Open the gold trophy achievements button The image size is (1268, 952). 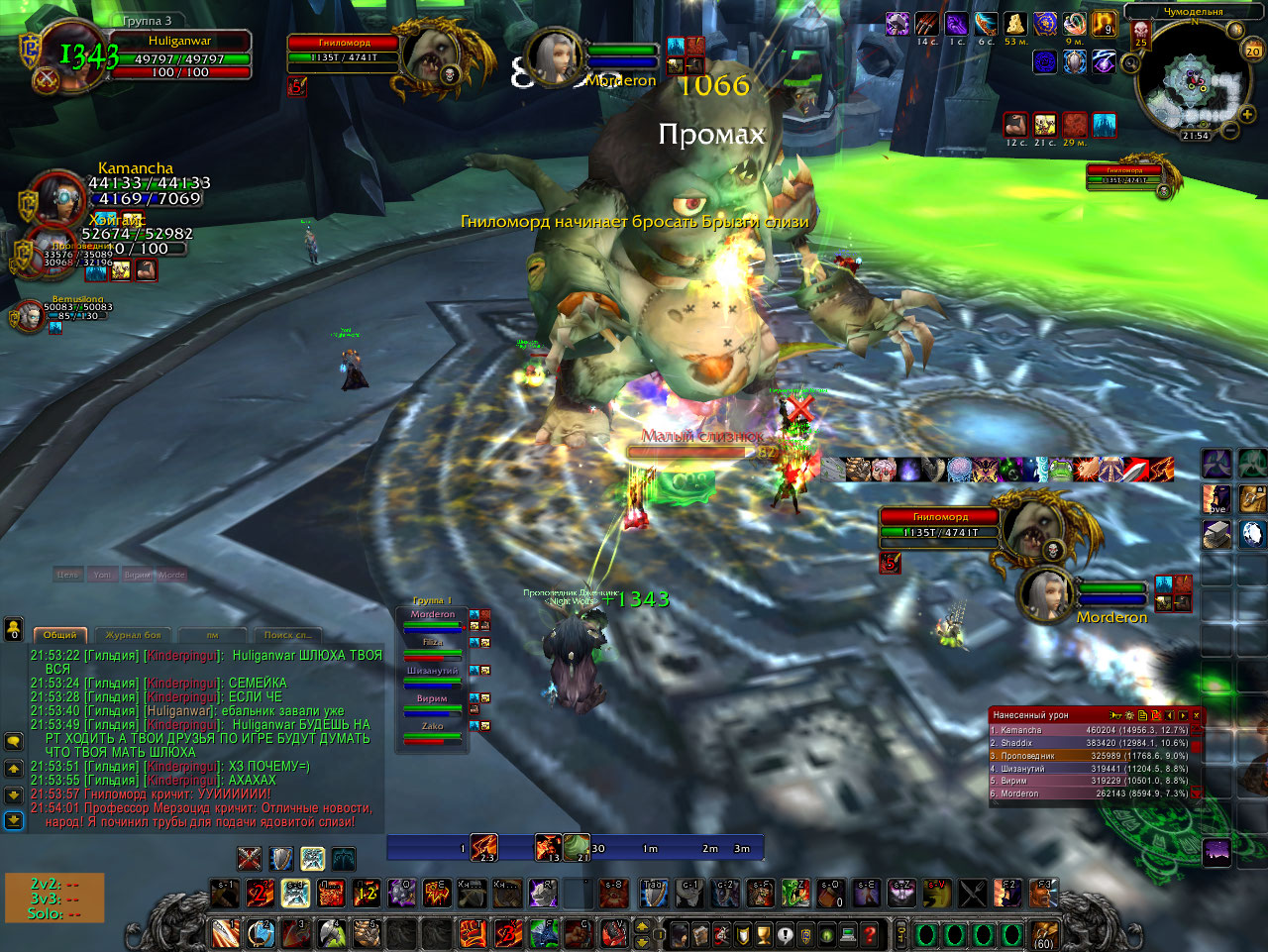coord(764,933)
